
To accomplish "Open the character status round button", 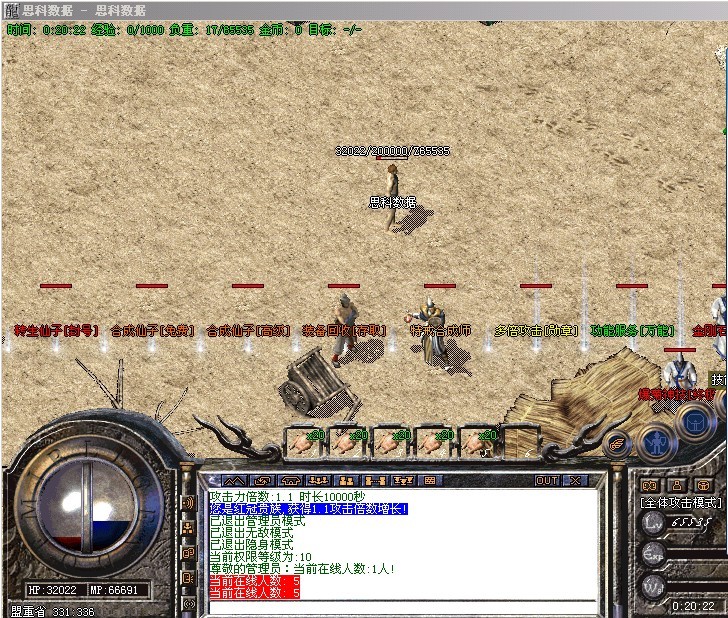I will coord(655,440).
